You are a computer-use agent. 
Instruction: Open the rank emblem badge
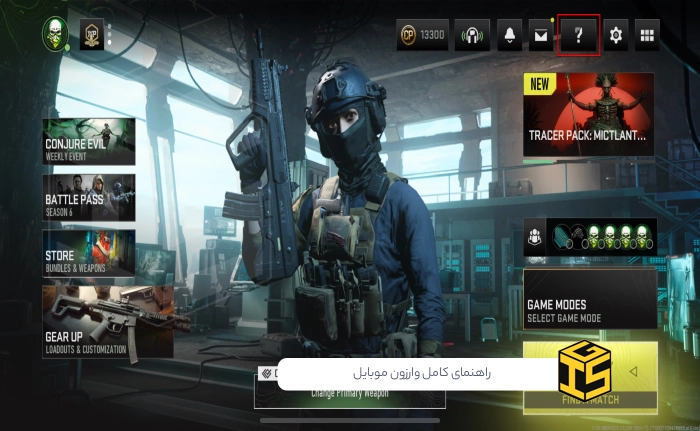(91, 35)
